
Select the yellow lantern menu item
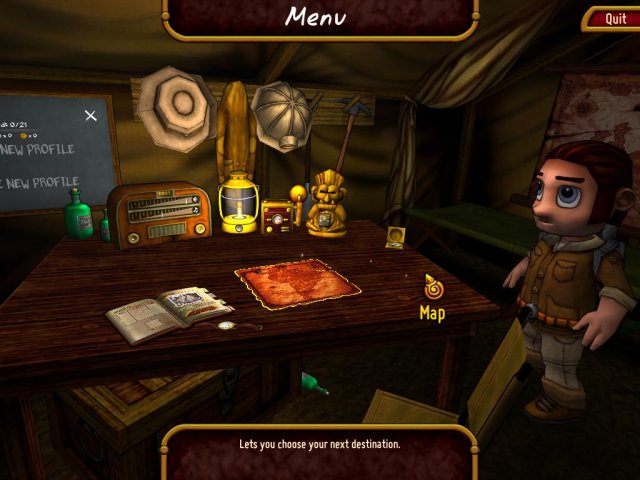(239, 203)
